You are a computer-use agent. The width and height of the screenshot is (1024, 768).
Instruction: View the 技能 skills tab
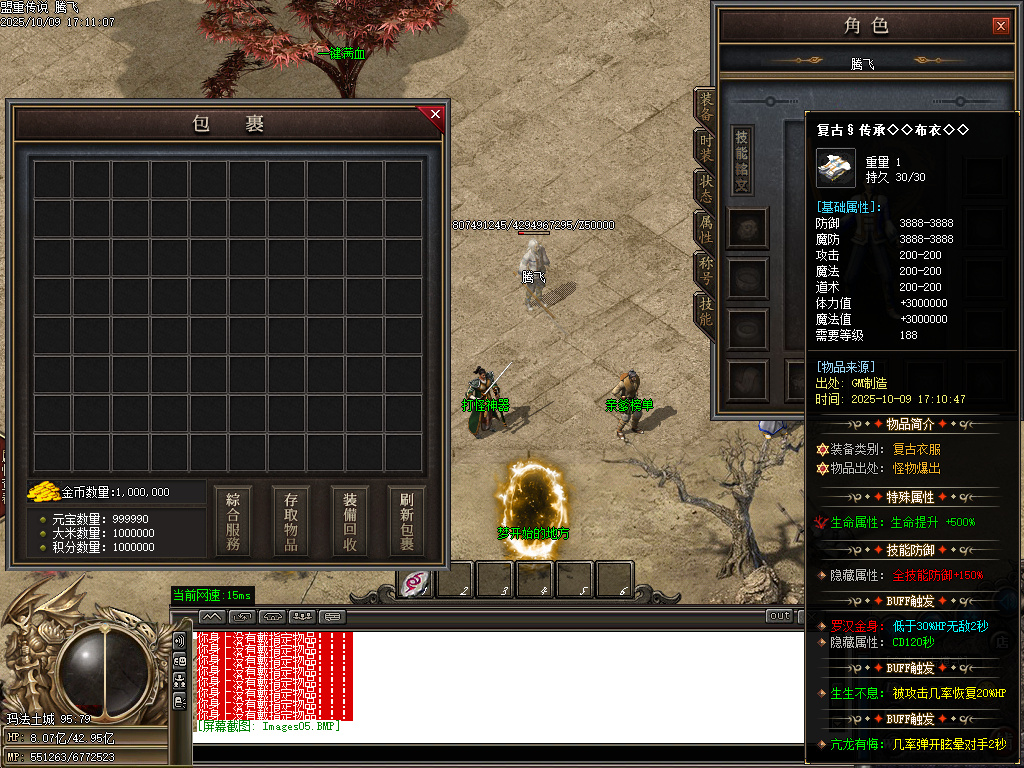pos(705,312)
